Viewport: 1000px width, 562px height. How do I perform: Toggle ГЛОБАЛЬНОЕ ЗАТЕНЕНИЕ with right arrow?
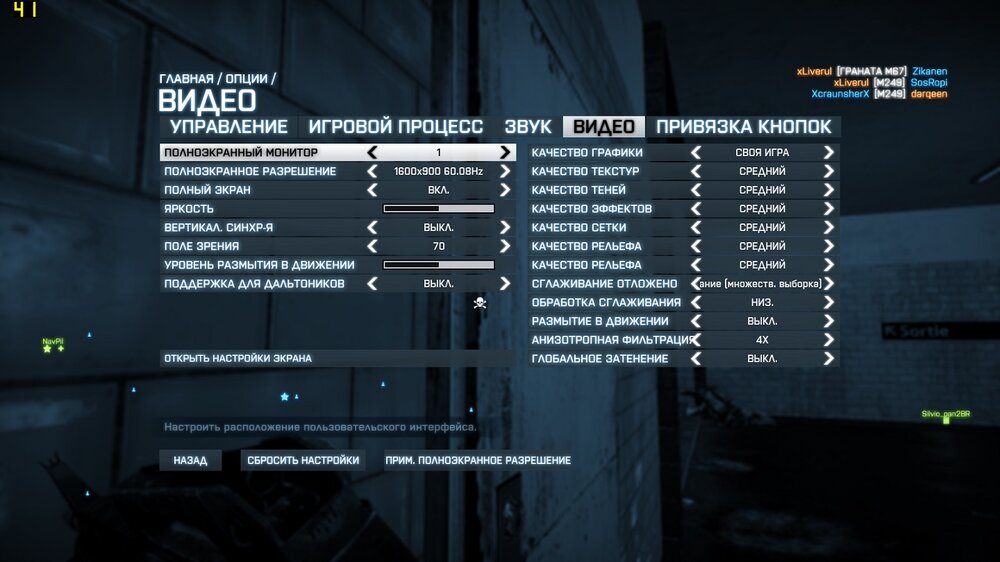coord(828,358)
